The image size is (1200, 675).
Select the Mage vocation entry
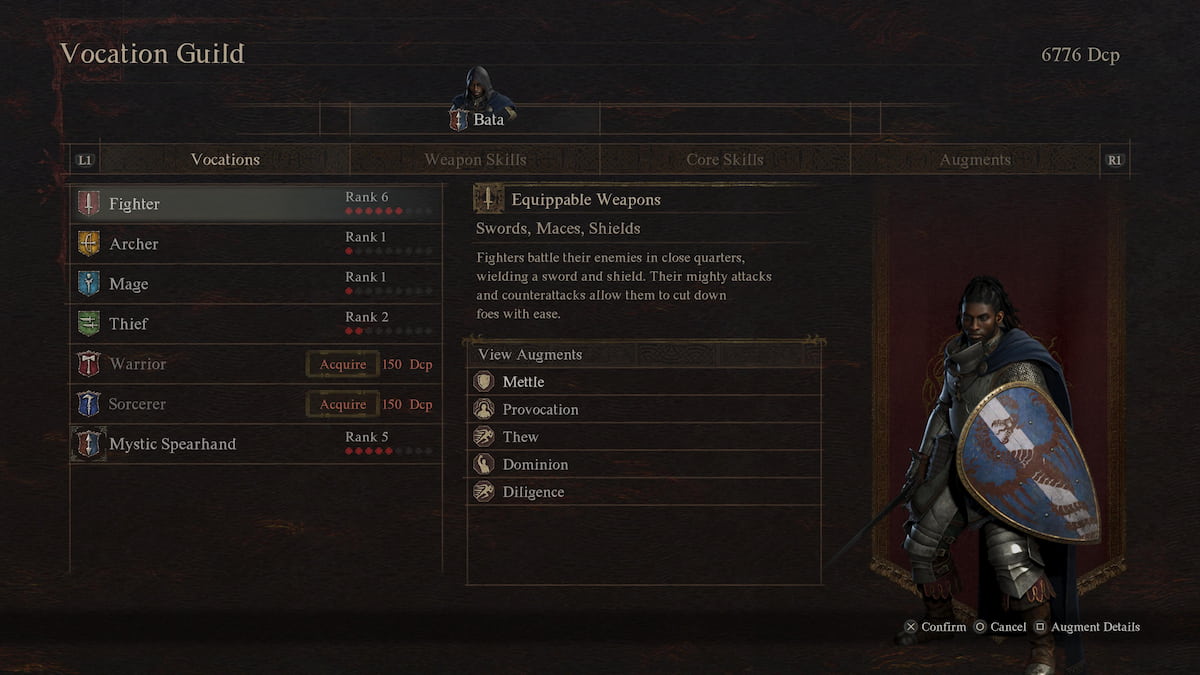pyautogui.click(x=255, y=284)
